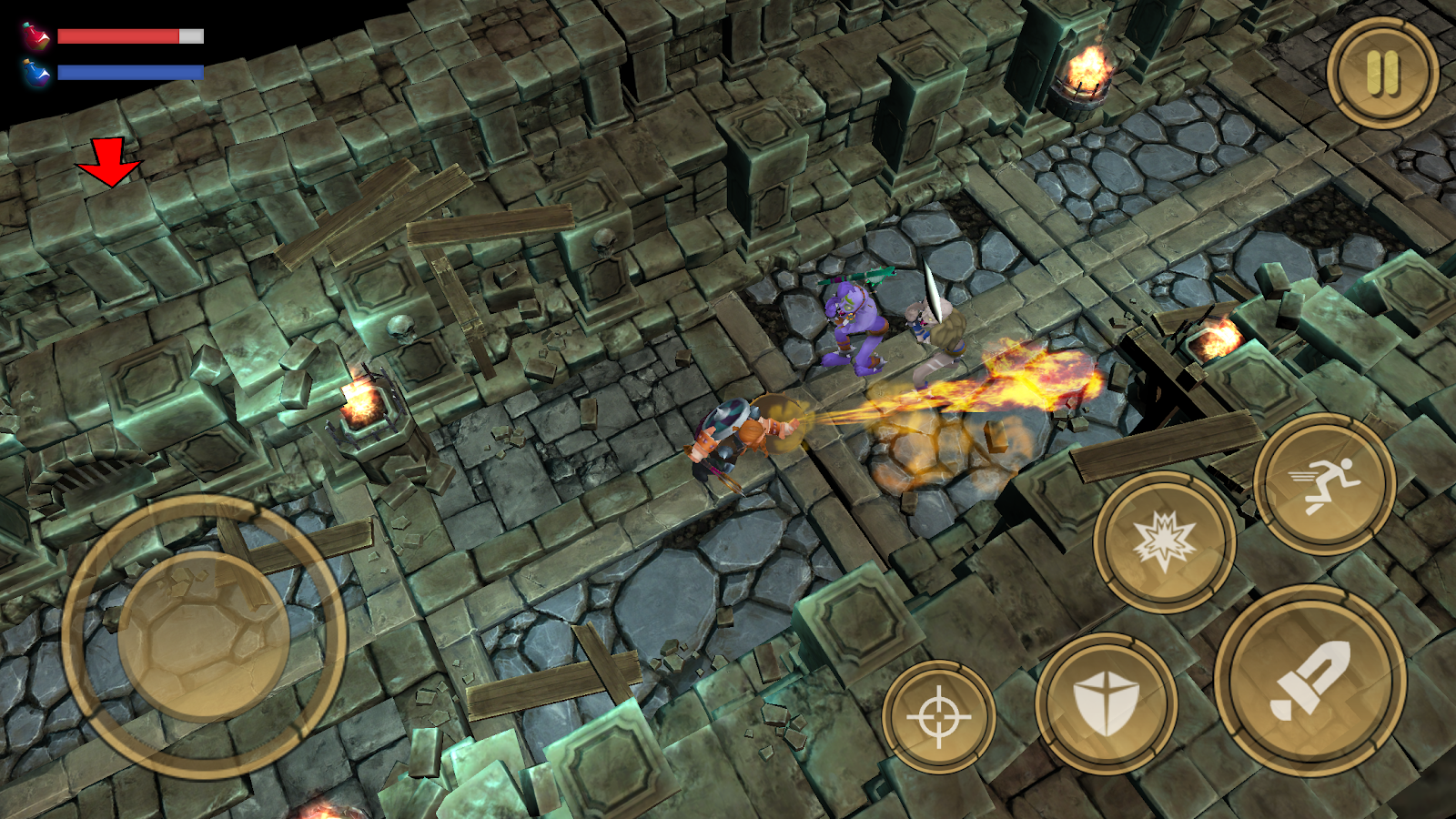Use the red health potion icon
This screenshot has height=819, width=1456.
coord(35,36)
